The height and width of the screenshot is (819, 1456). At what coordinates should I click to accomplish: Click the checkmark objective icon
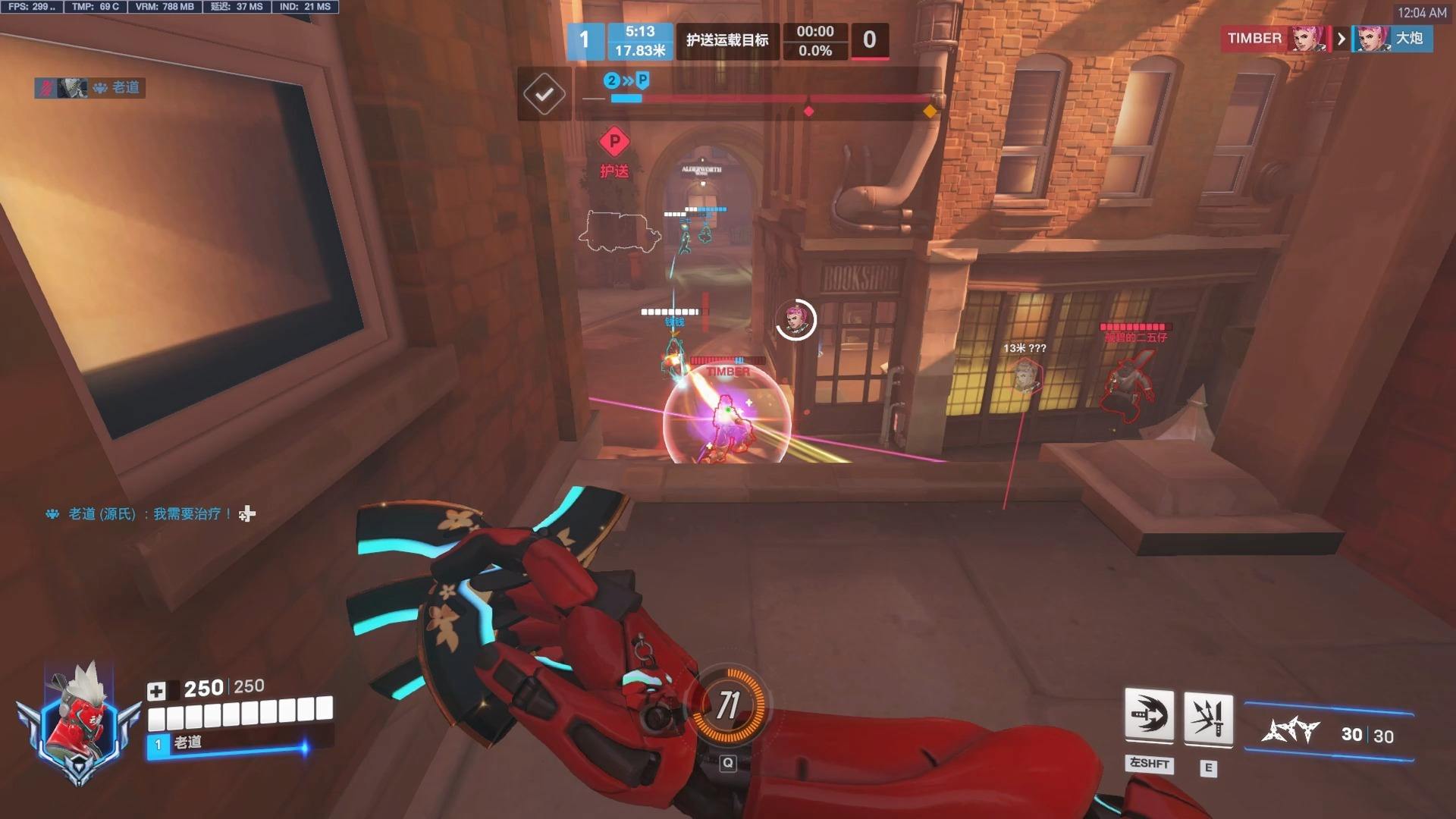pos(544,94)
